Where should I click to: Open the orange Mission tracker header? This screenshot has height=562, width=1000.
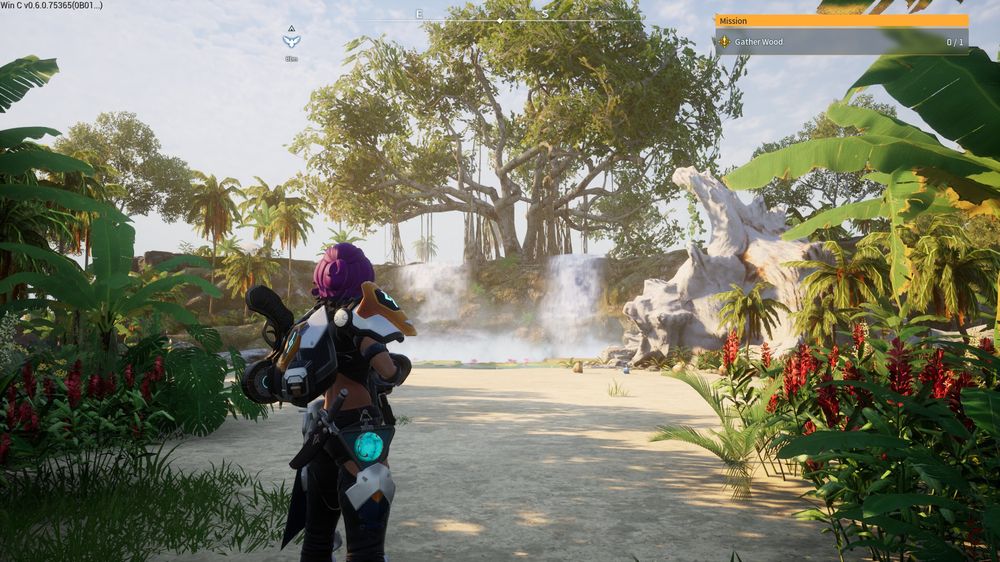[840, 20]
